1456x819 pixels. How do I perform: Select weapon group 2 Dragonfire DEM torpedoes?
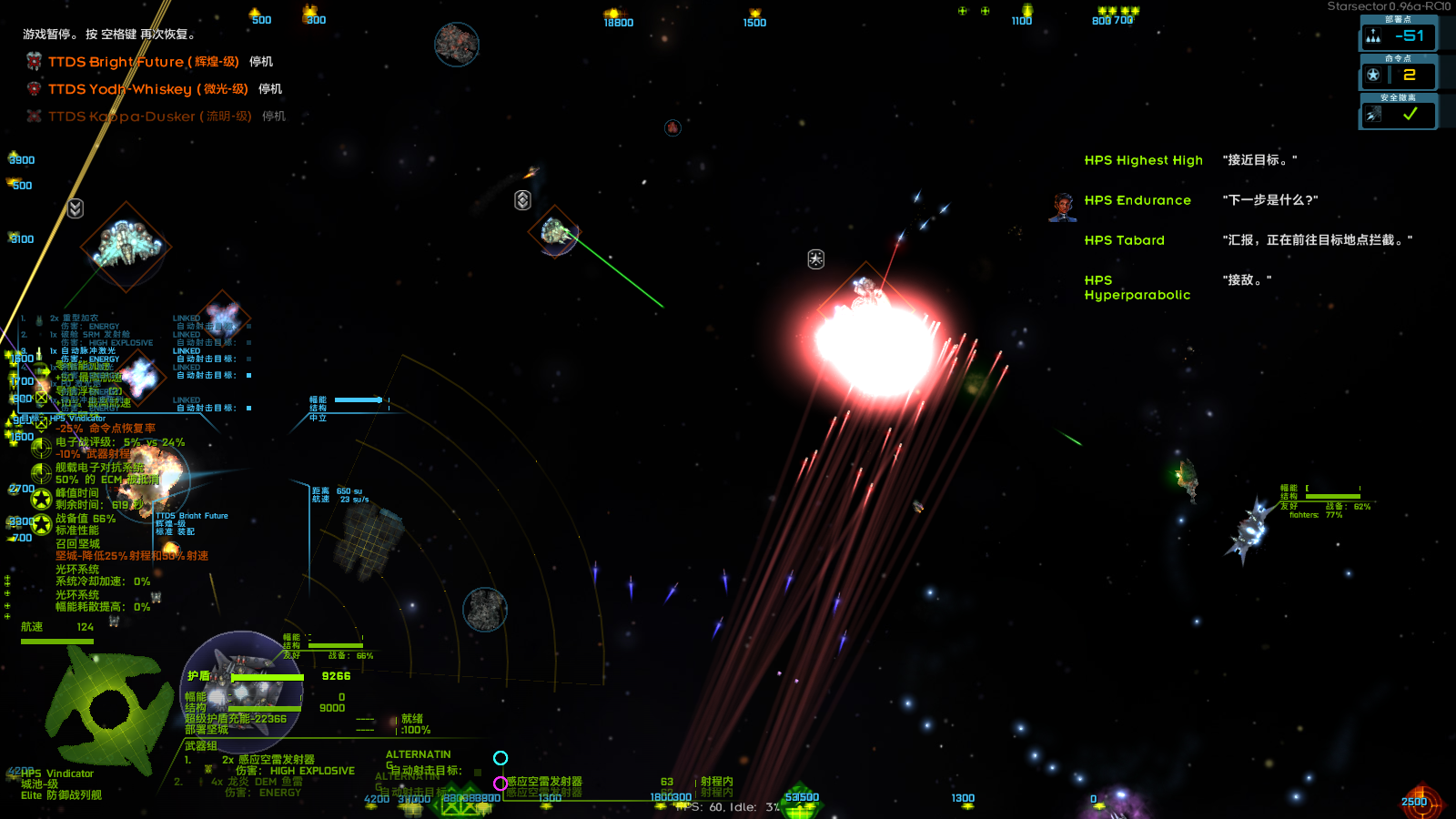coord(264,782)
